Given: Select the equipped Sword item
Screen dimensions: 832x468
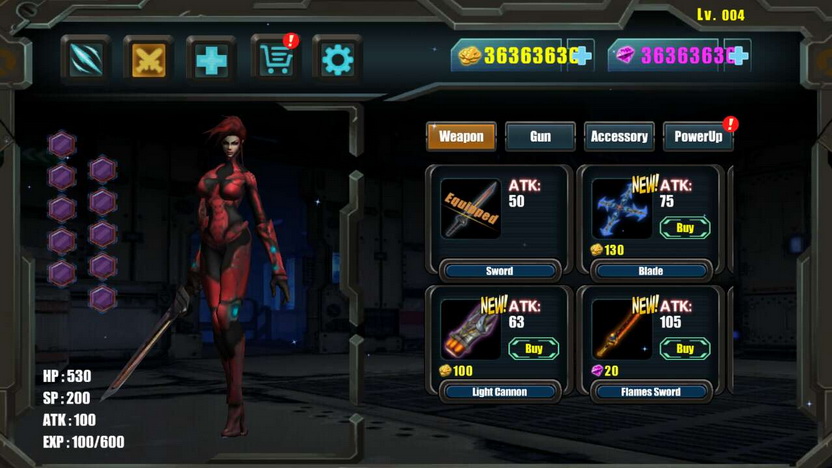Looking at the screenshot, I should [x=470, y=209].
